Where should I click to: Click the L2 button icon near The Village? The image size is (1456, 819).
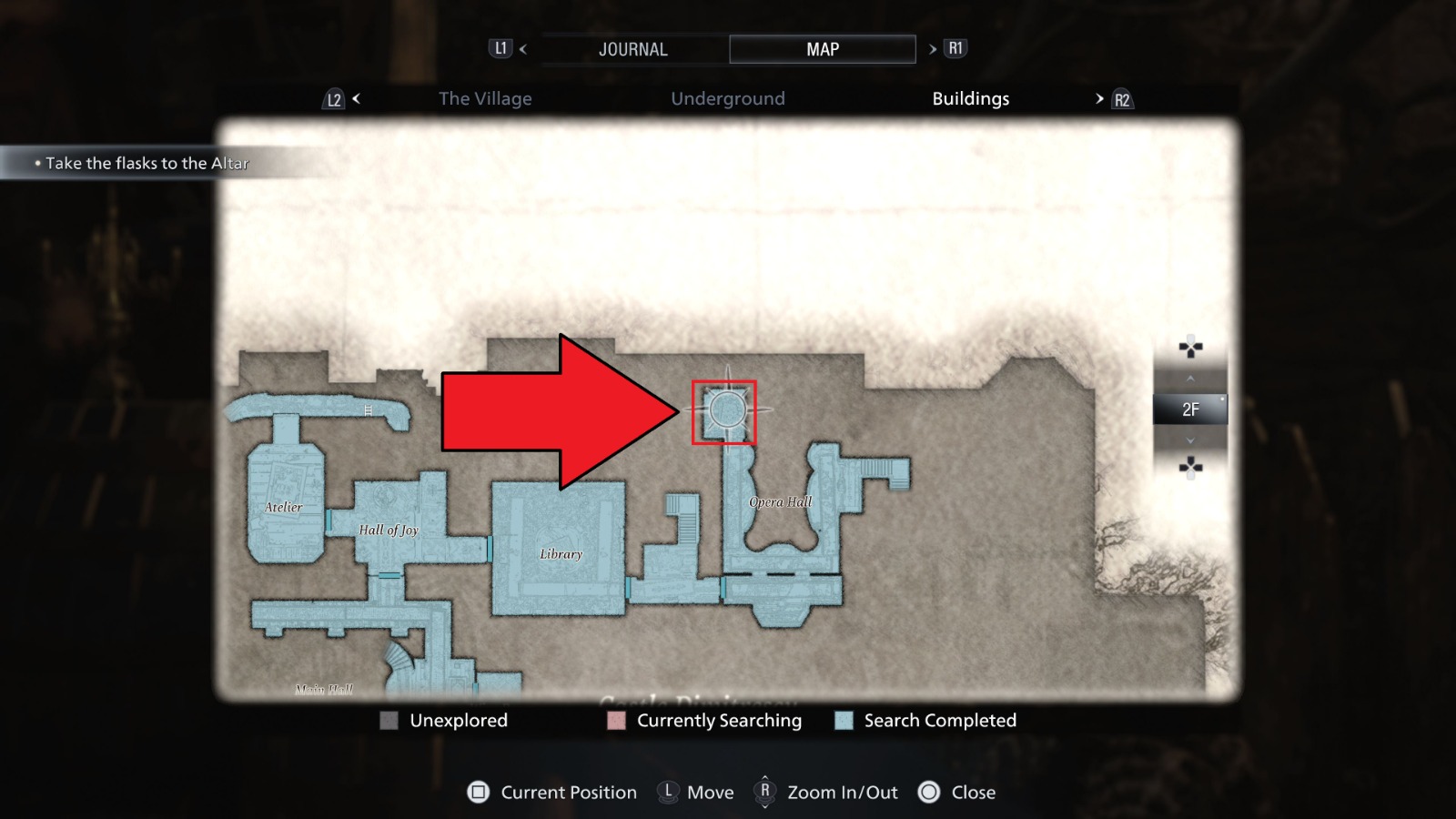[x=334, y=98]
